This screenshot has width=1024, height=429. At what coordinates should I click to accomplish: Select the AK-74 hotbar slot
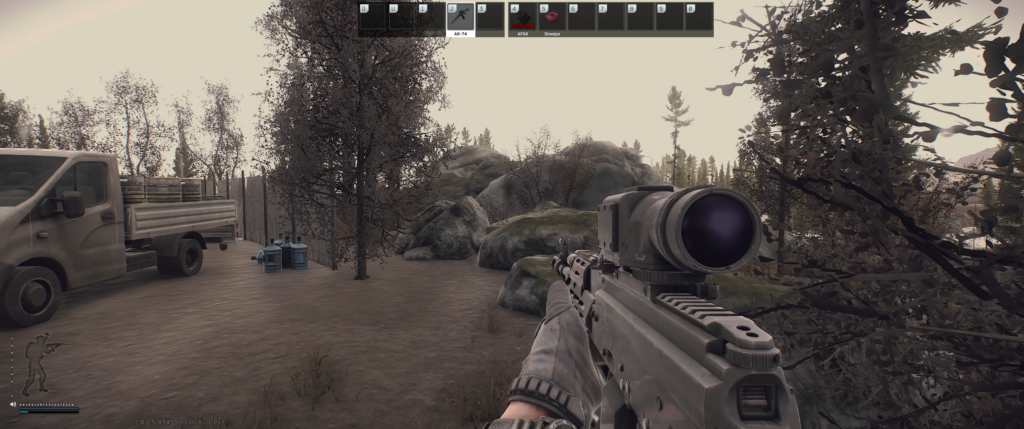click(460, 18)
